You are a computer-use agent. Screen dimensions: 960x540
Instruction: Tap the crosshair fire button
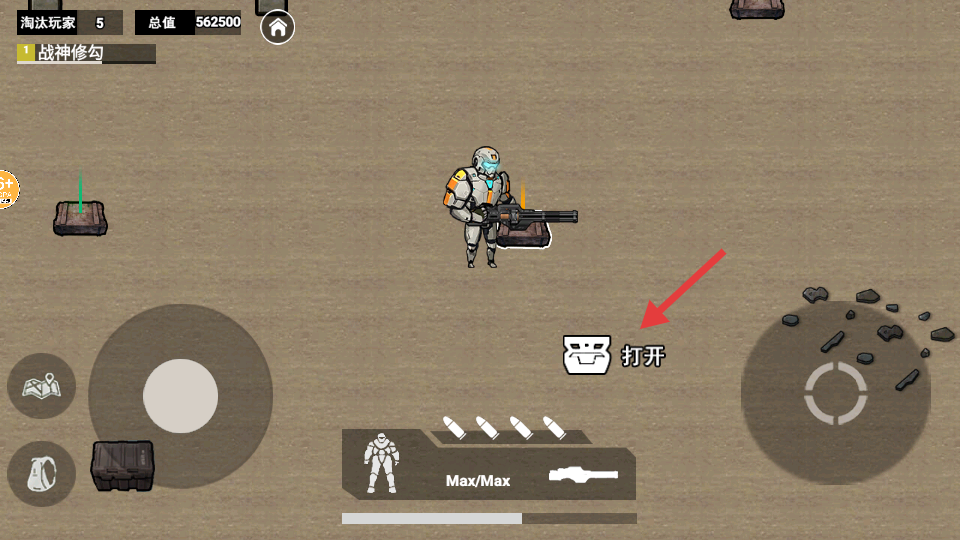pos(835,393)
